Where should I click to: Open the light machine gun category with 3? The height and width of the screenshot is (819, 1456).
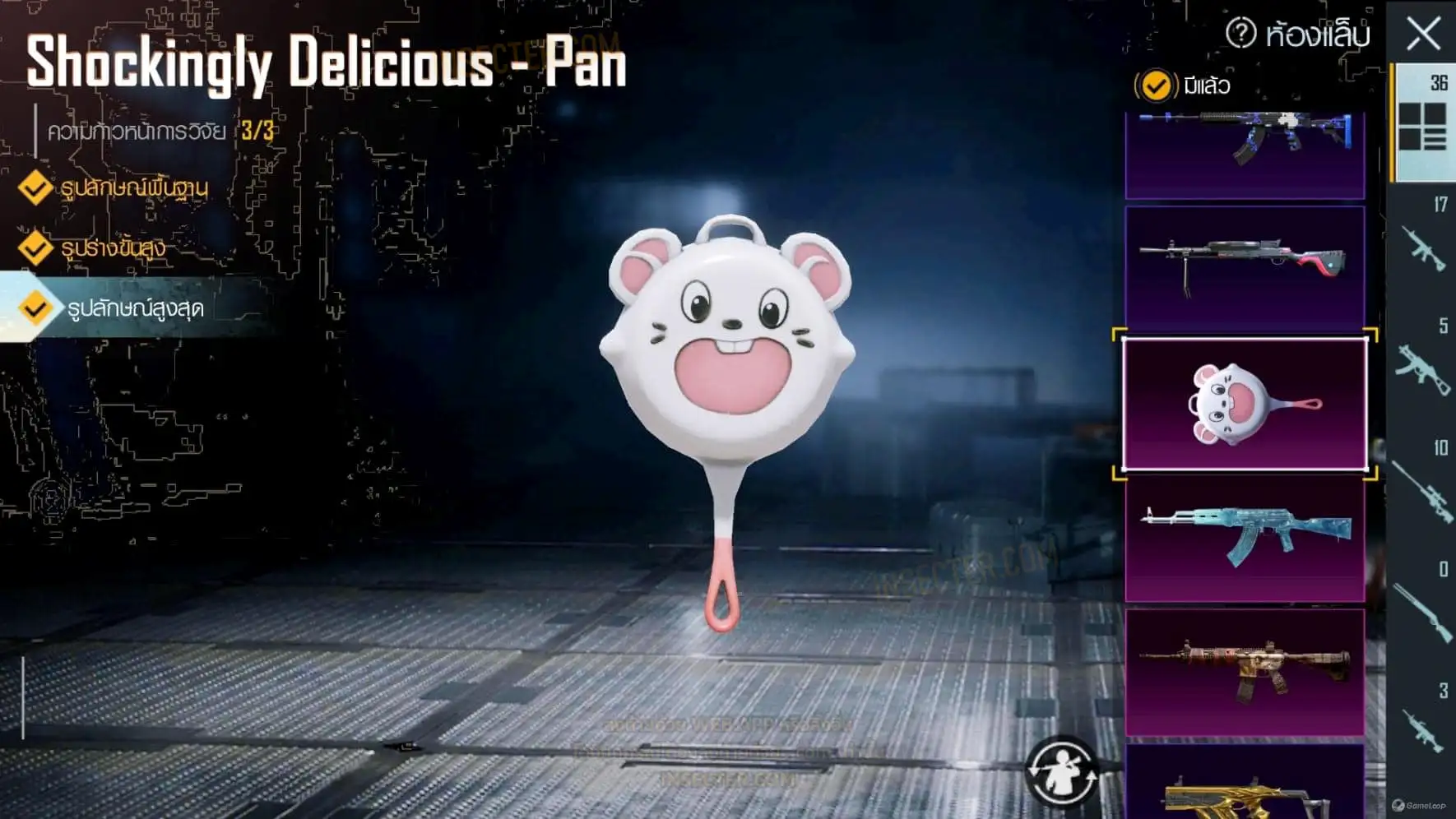1423,726
